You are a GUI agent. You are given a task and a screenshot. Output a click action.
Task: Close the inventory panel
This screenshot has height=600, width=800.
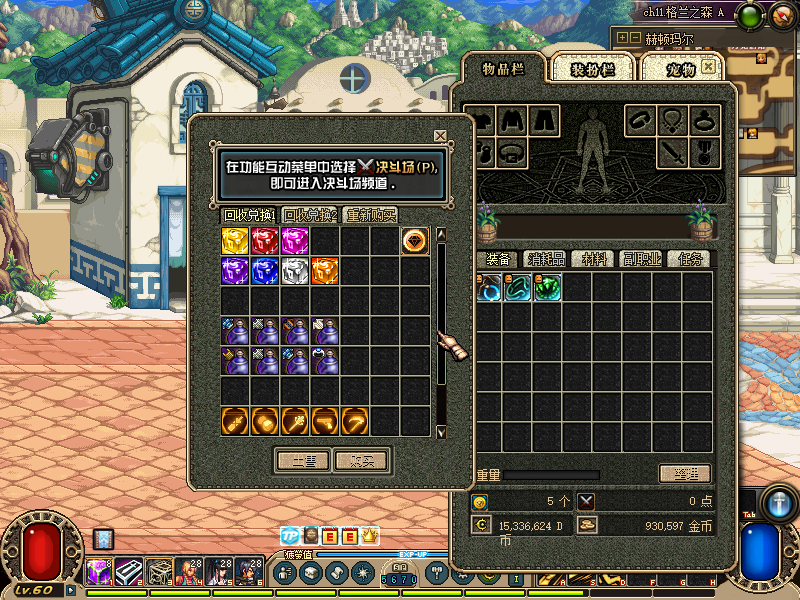[x=709, y=66]
